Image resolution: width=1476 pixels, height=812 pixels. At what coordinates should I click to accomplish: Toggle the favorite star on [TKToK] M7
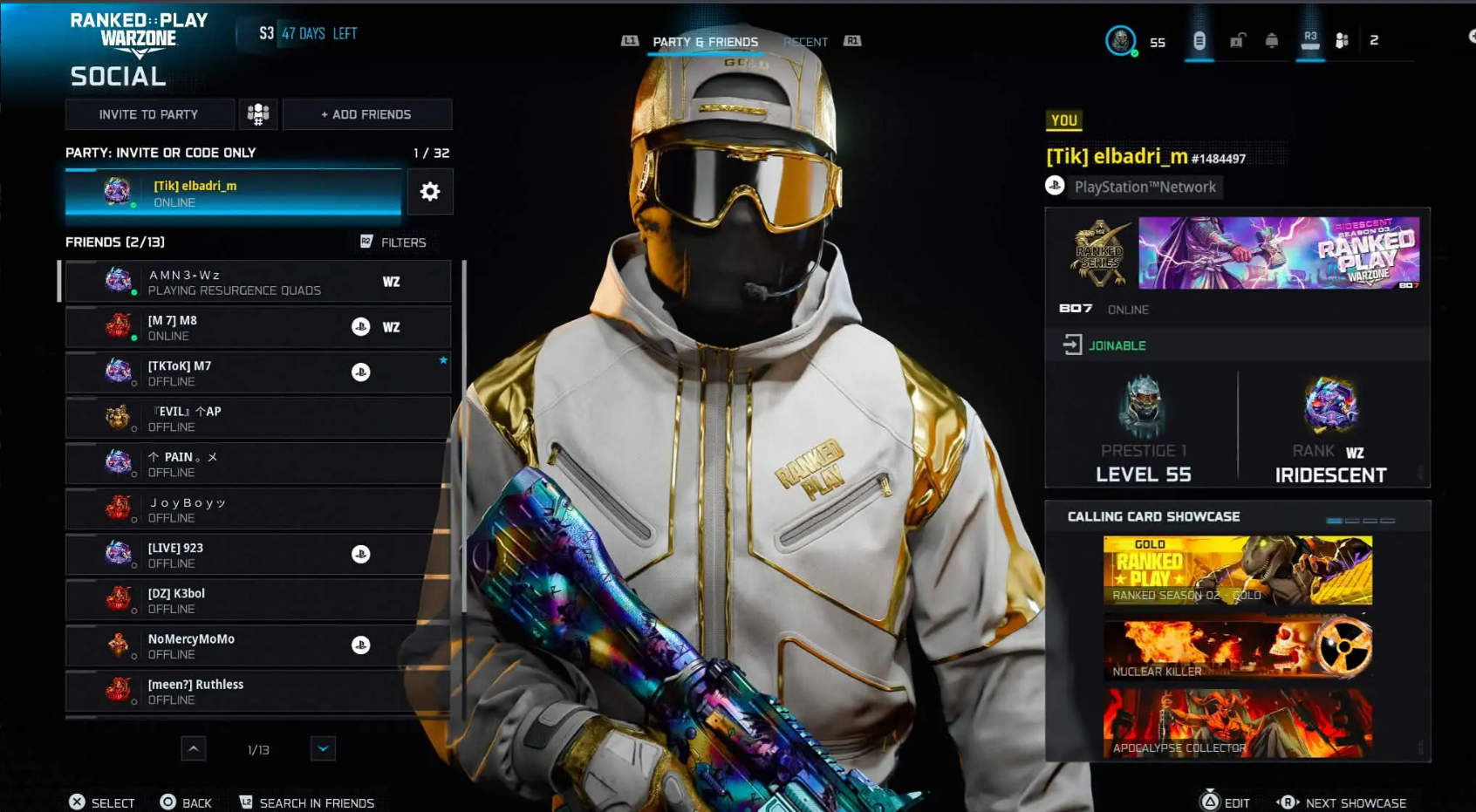pos(442,358)
